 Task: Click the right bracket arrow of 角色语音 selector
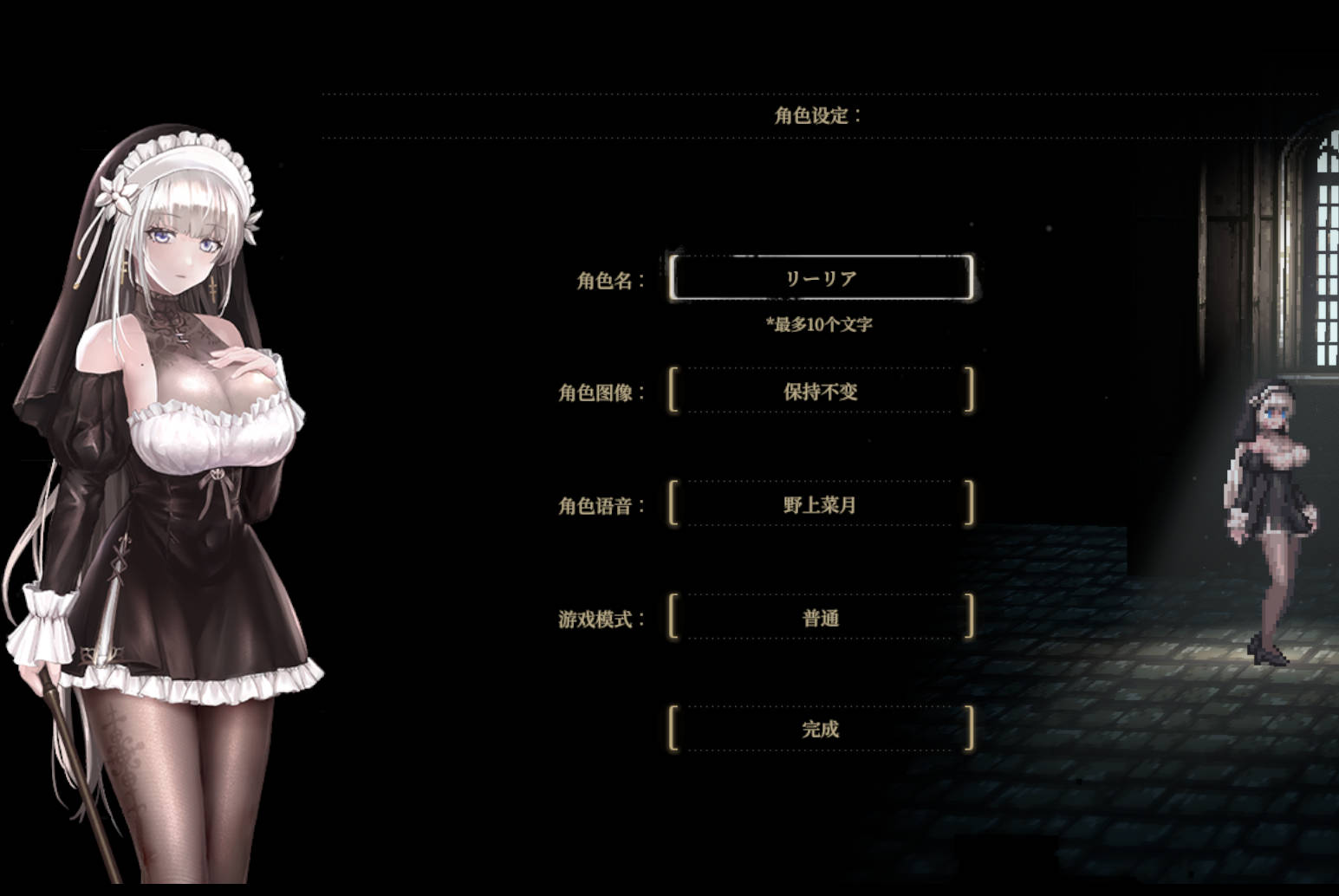(970, 504)
